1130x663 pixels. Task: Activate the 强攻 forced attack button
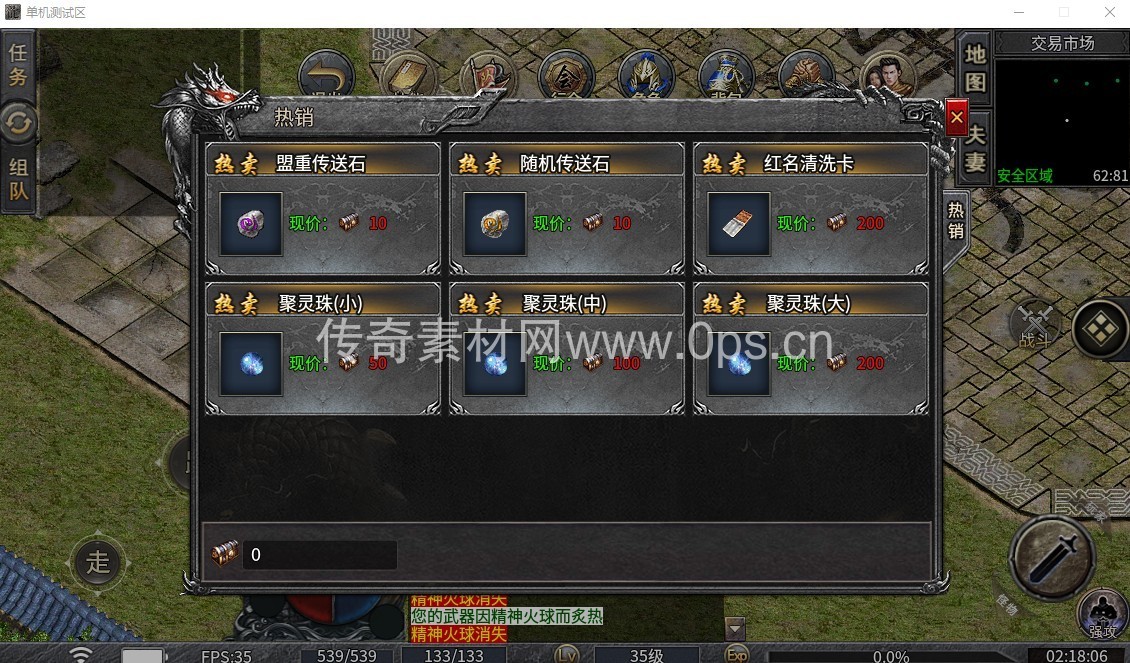pos(1101,614)
